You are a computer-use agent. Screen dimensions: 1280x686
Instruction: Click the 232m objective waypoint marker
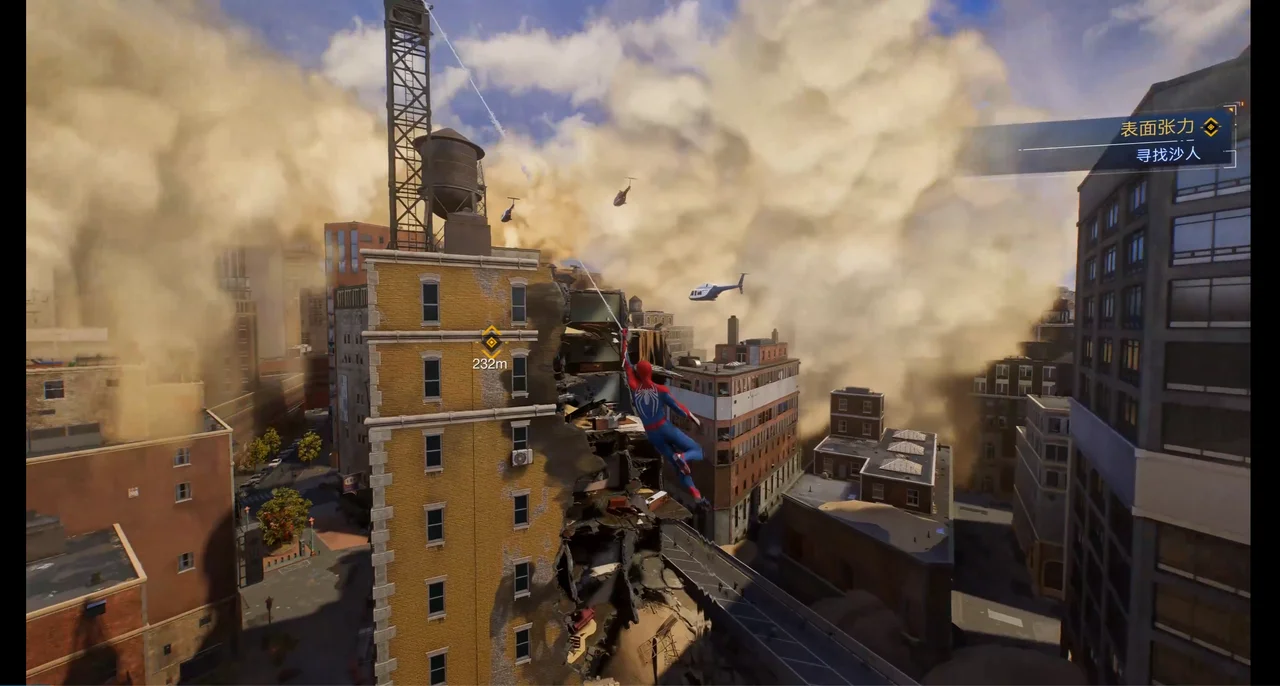tap(490, 340)
